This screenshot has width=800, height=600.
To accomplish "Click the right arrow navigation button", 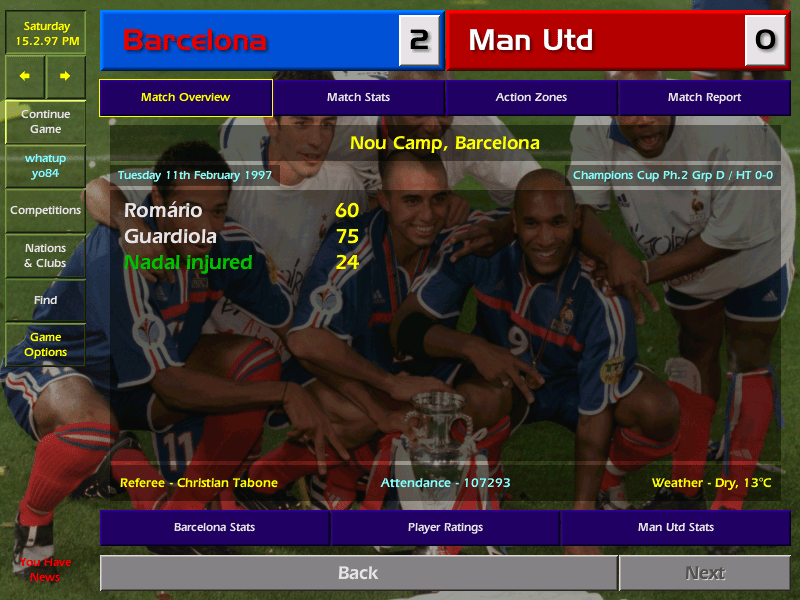I will (x=65, y=75).
